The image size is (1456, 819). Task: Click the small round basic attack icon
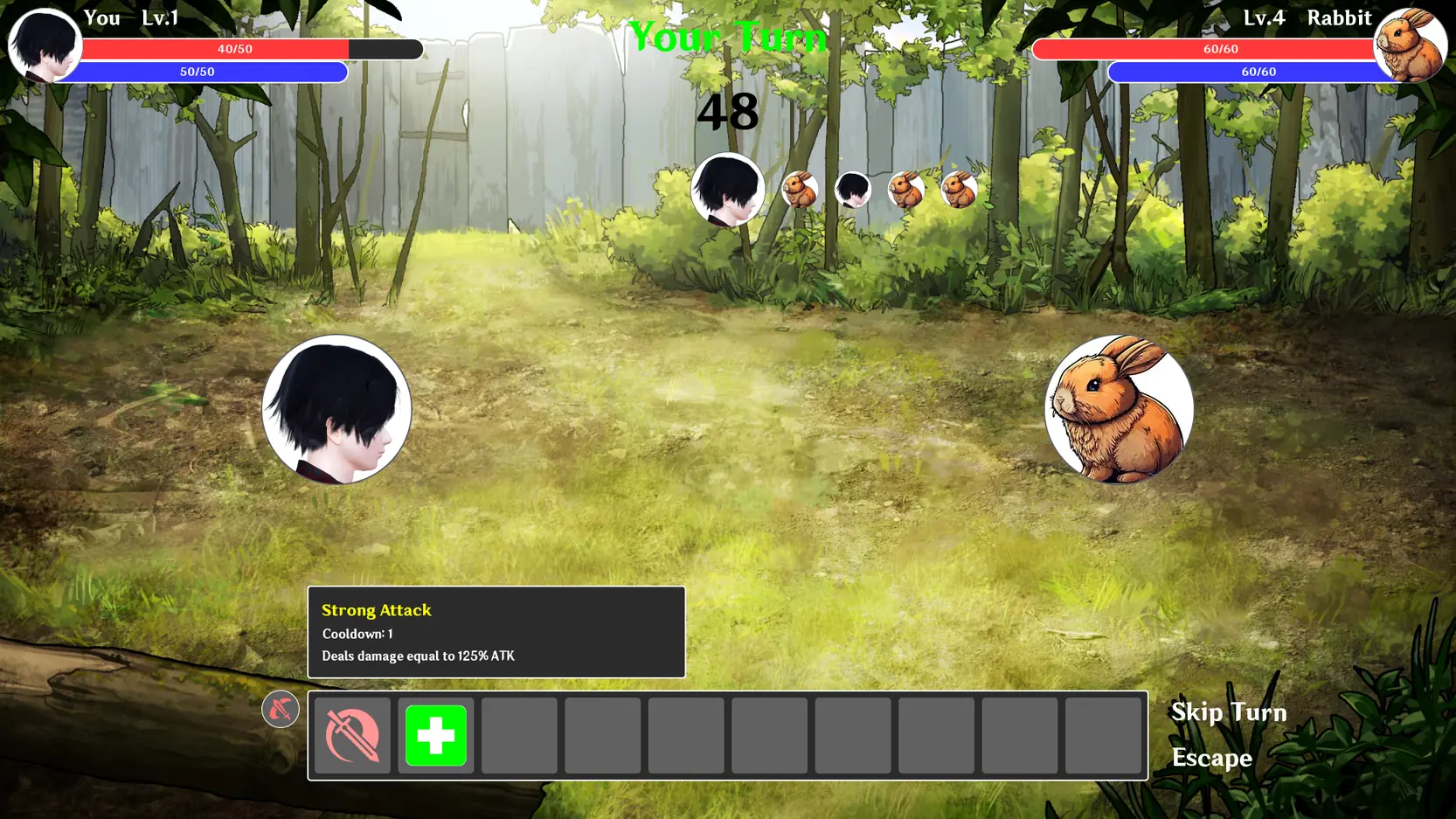tap(280, 709)
